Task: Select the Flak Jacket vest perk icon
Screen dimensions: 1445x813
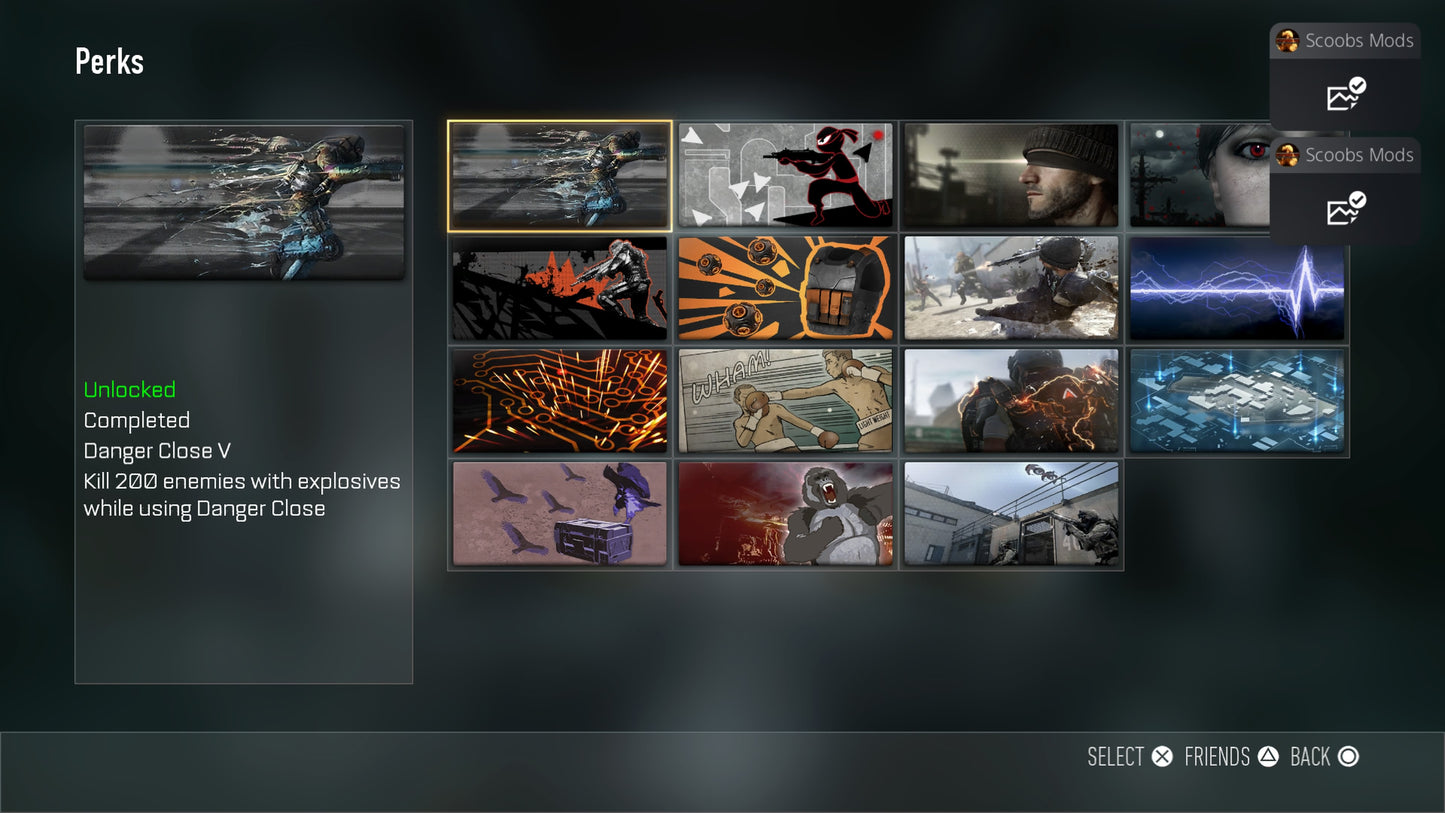Action: pos(785,288)
